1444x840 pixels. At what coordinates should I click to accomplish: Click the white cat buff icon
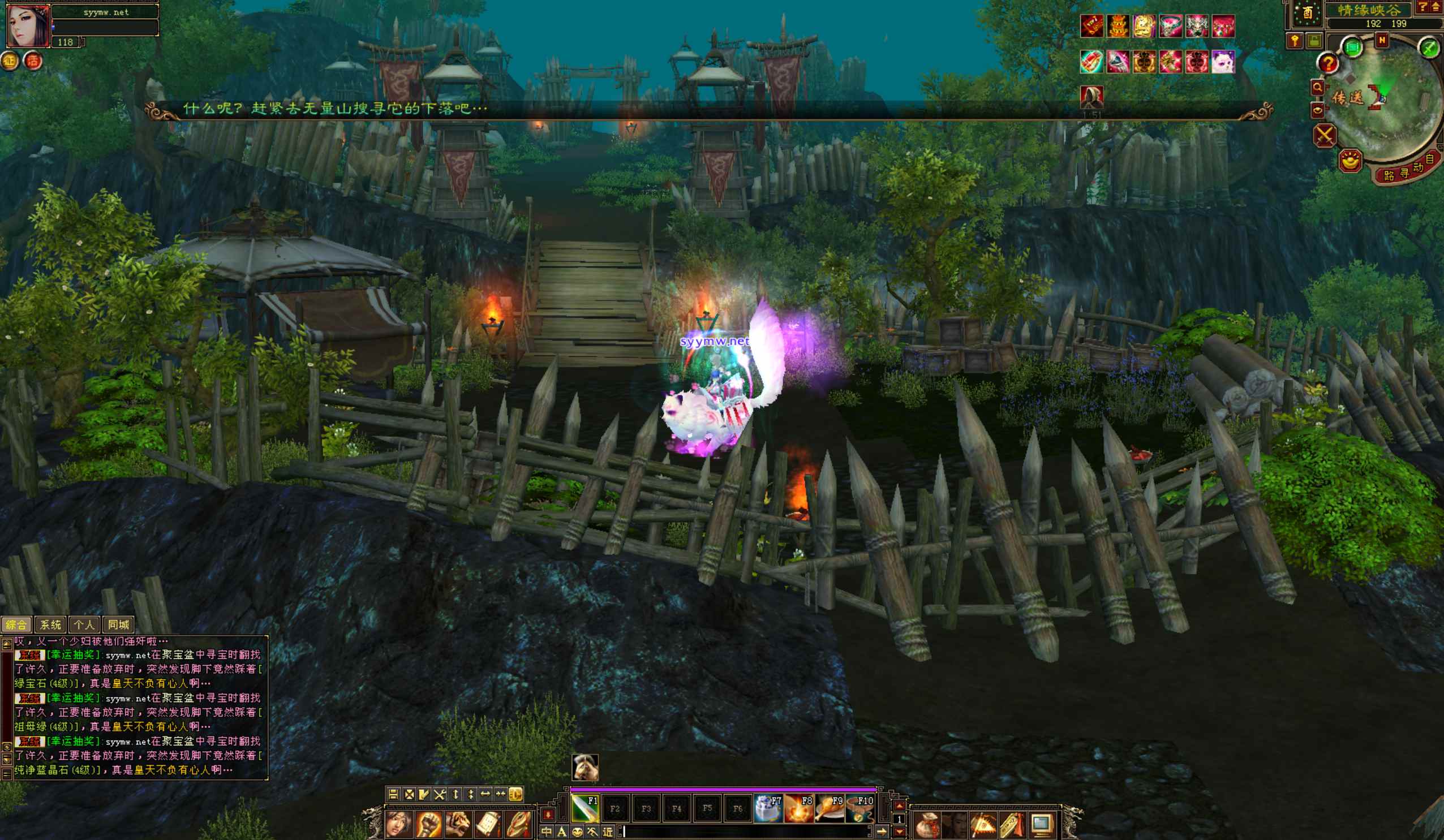tap(1223, 62)
